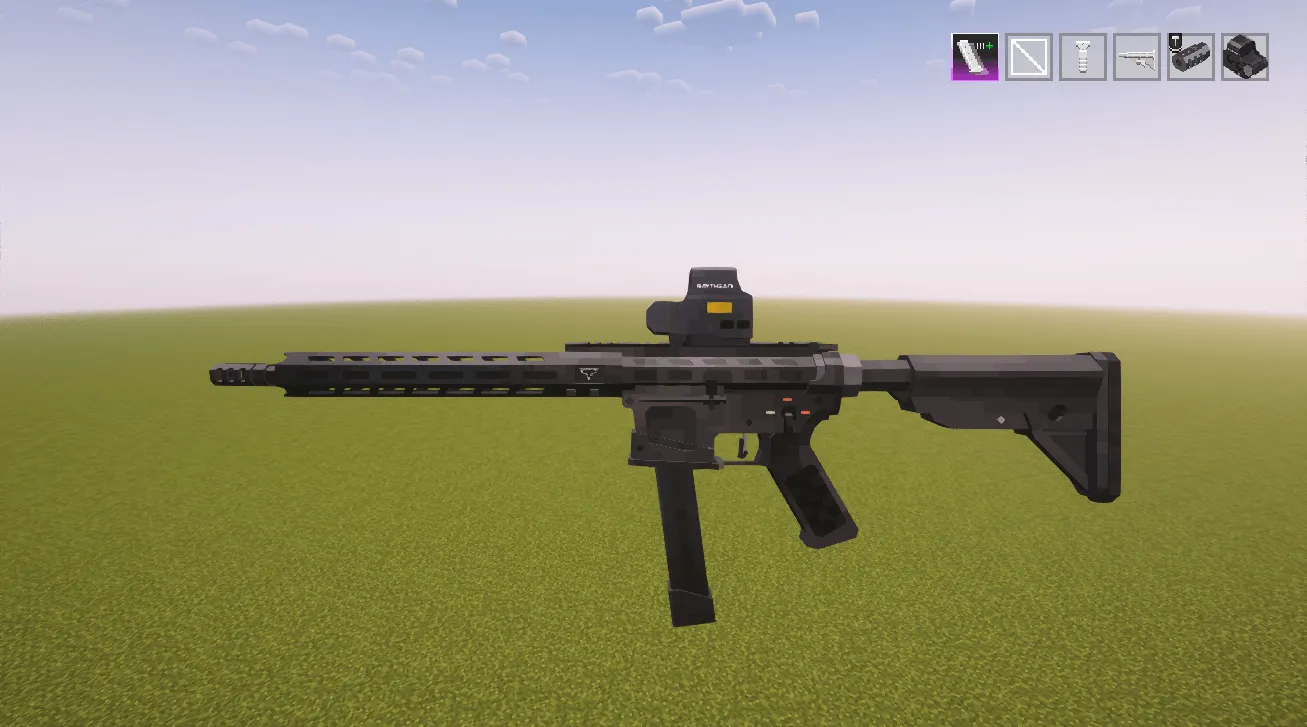Click the T tag badge on the muzzle slot

coord(1175,42)
